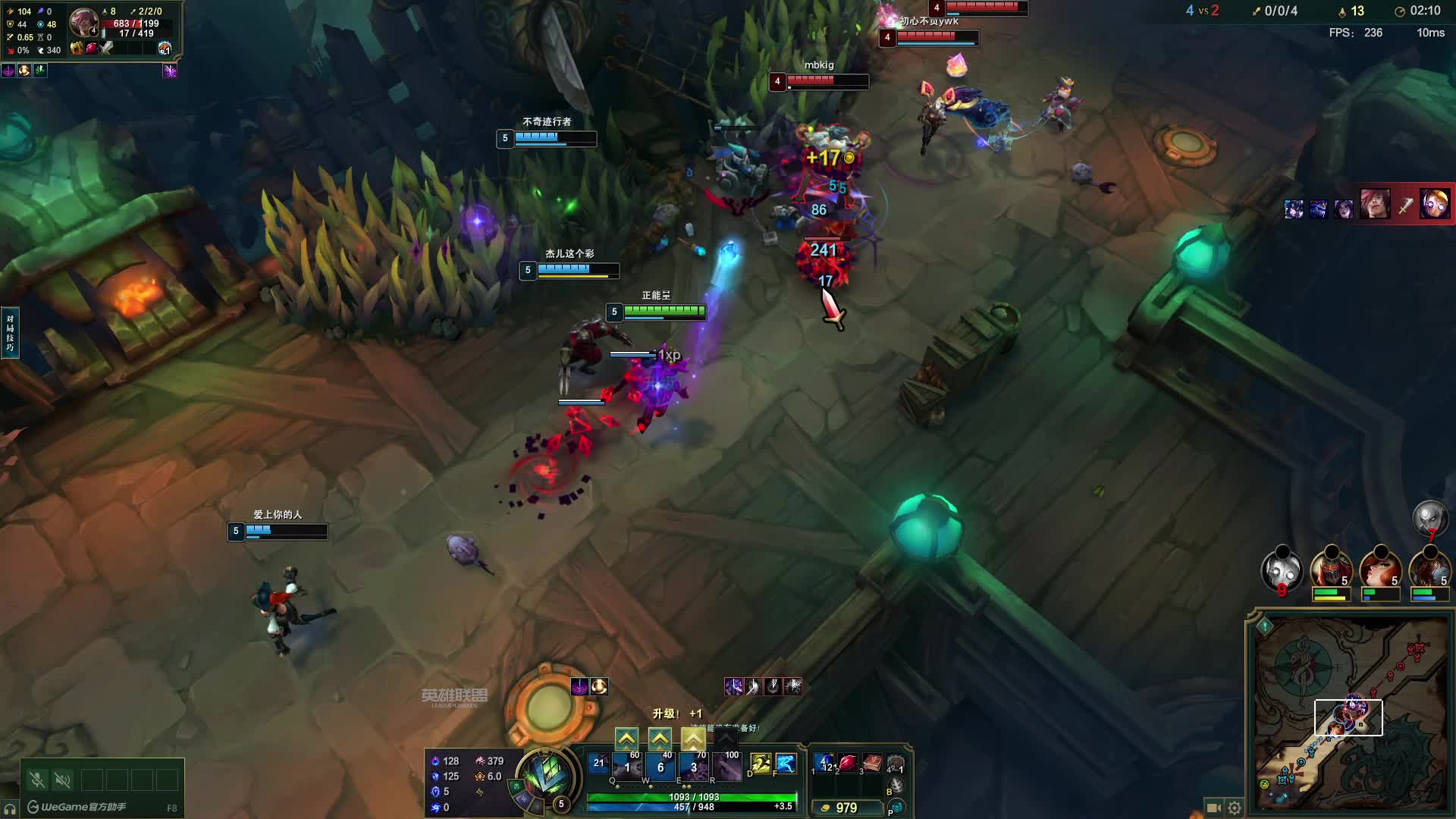Open the shop via gold counter 979
This screenshot has height=819, width=1456.
[x=846, y=808]
